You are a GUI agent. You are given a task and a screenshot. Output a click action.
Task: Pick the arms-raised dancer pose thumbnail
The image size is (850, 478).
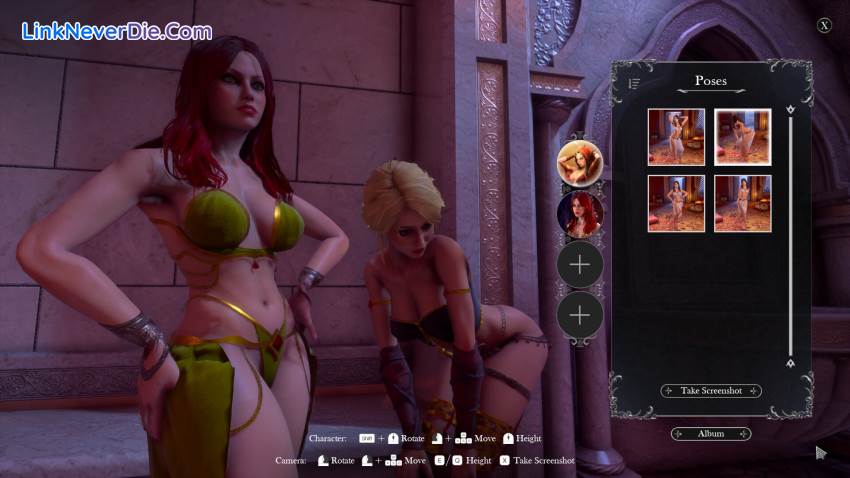point(676,137)
